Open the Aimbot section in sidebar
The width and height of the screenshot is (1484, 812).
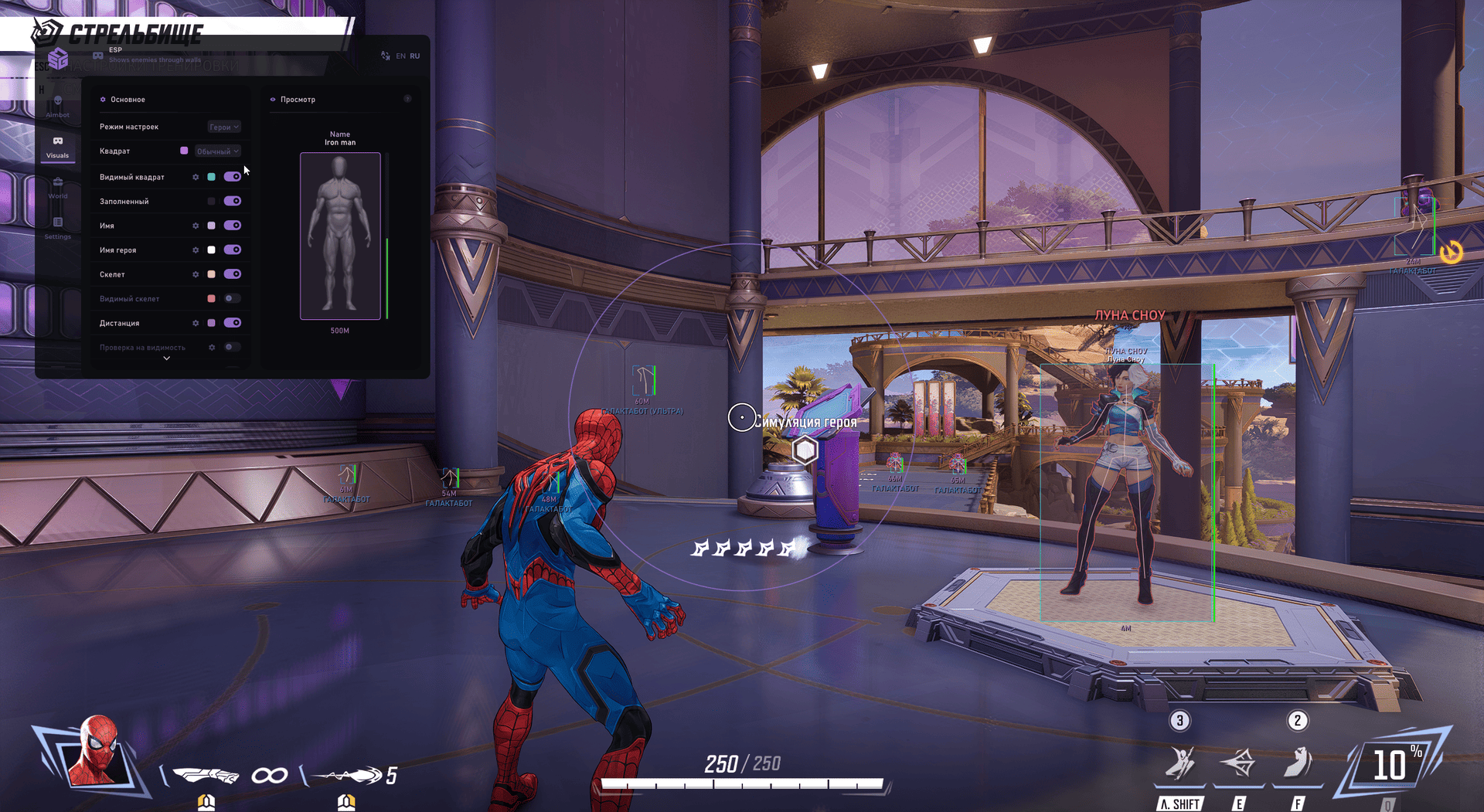coord(58,105)
